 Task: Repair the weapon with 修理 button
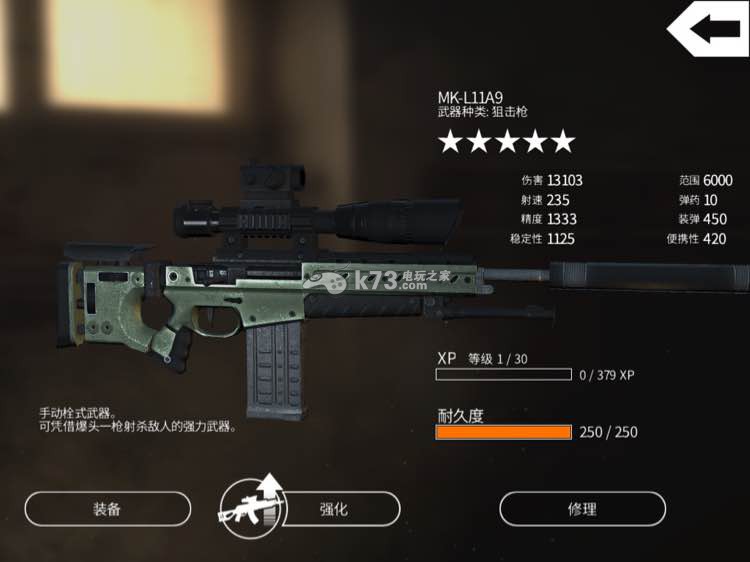tap(582, 509)
